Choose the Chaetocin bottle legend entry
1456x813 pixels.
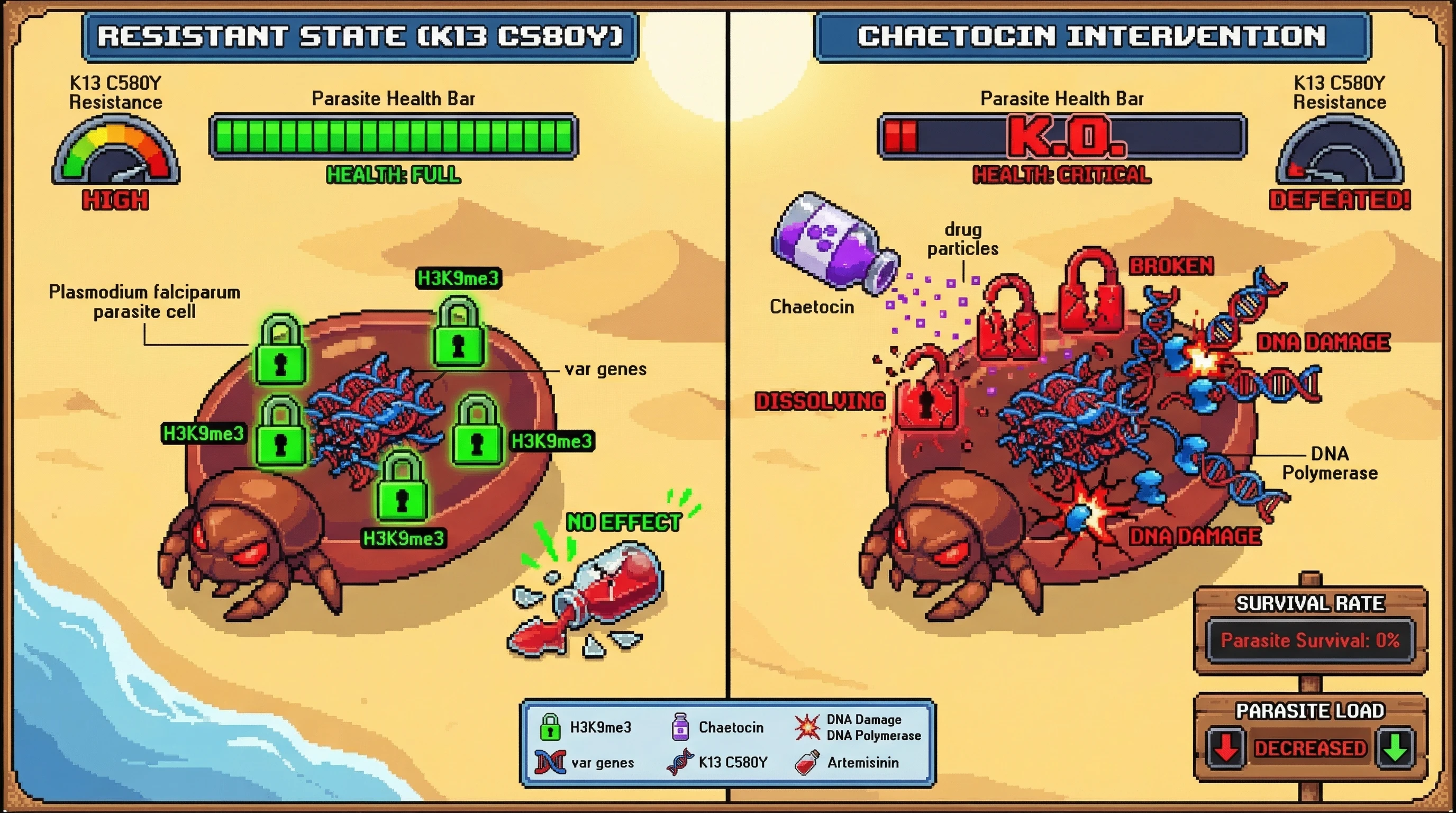click(x=717, y=727)
